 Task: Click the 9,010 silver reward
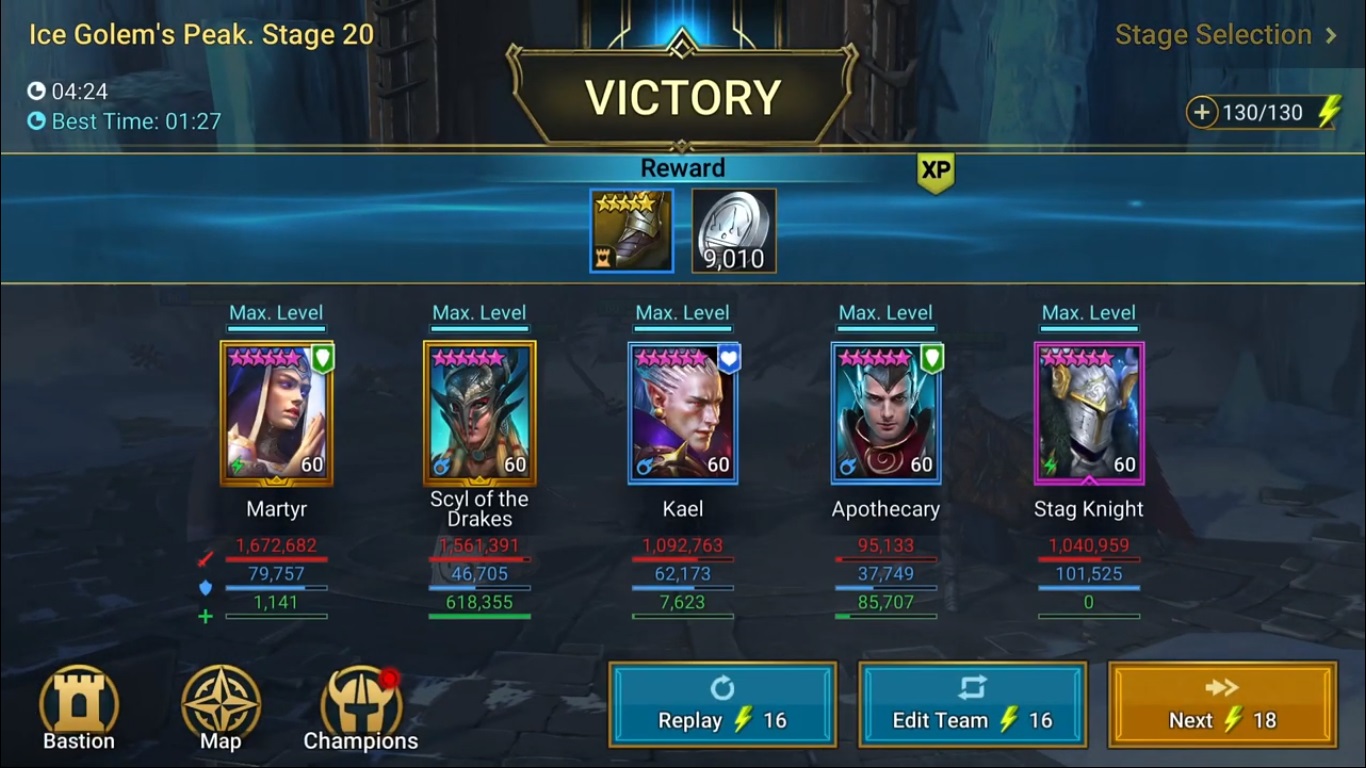click(x=735, y=230)
